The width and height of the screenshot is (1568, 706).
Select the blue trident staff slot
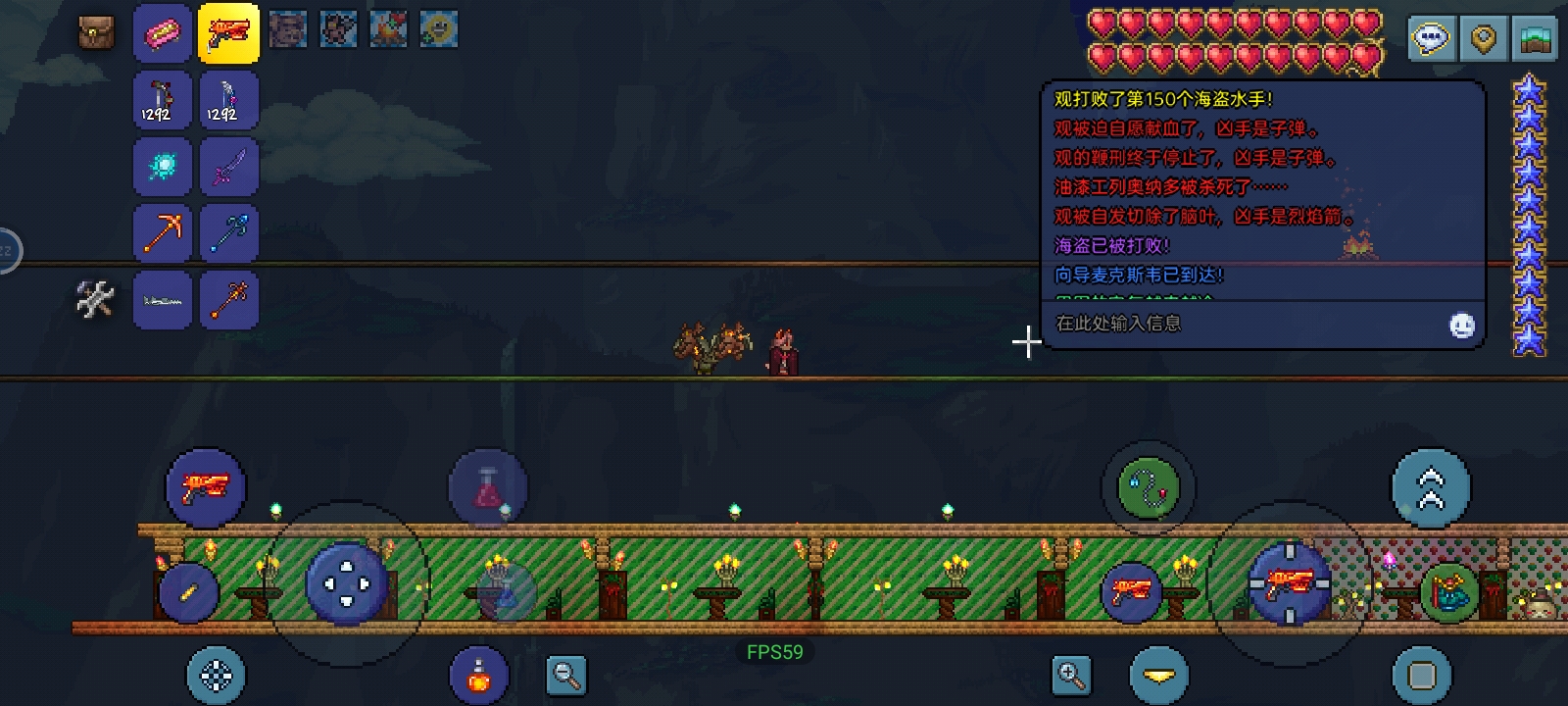[228, 232]
